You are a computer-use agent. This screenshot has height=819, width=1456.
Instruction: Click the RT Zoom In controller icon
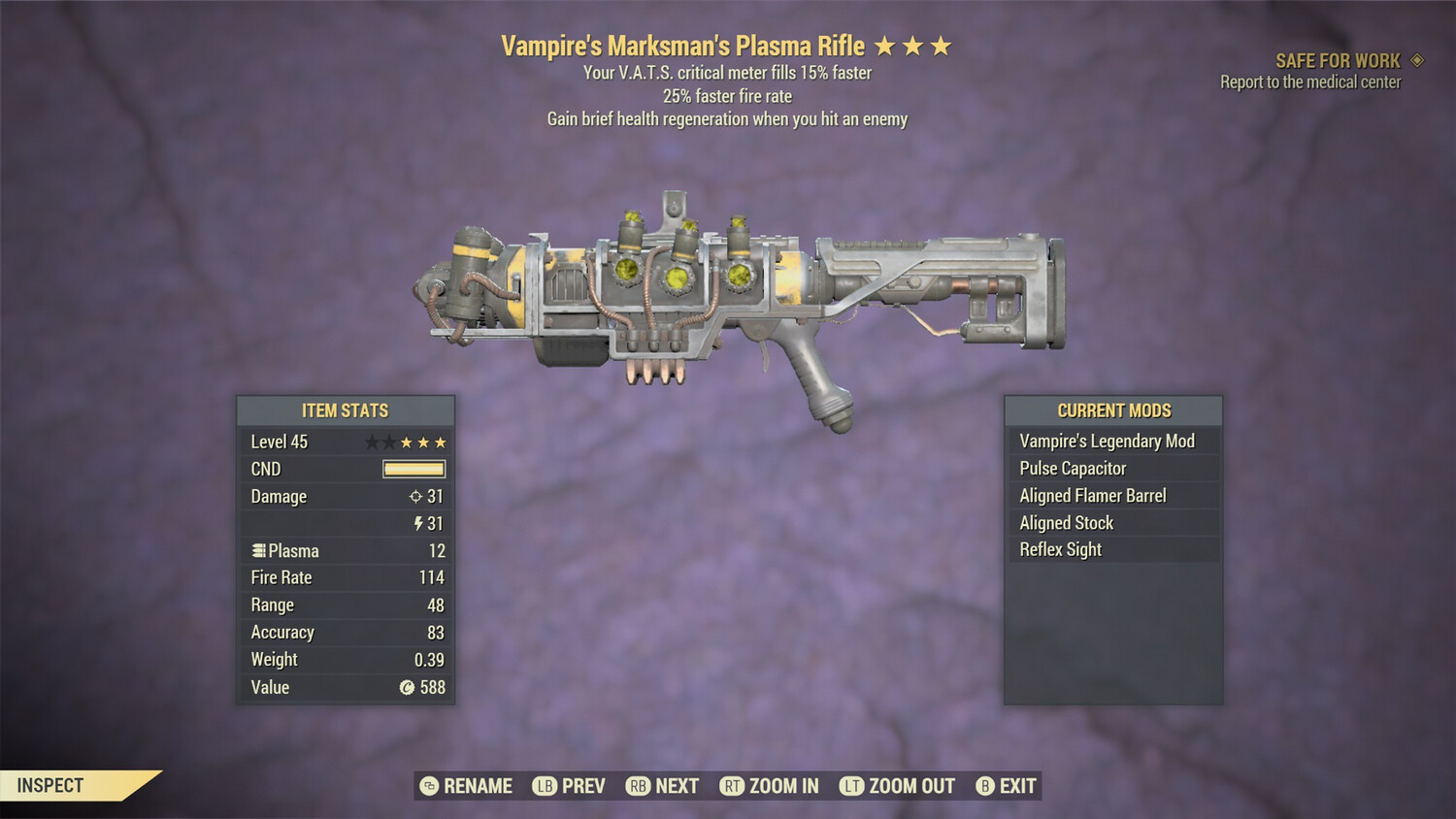[x=732, y=787]
